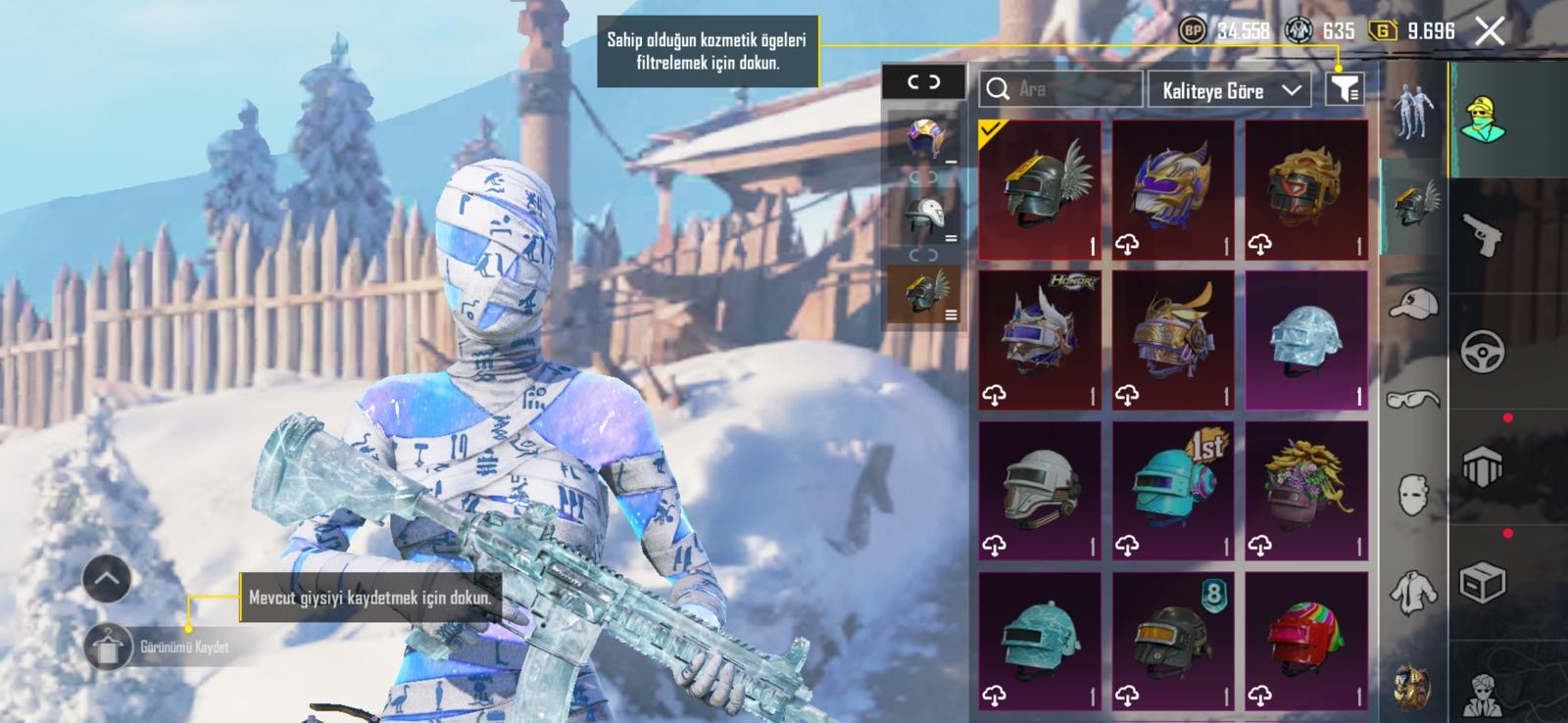1568x723 pixels.
Task: Pick the teal helmet with 1st badge
Action: click(1173, 491)
